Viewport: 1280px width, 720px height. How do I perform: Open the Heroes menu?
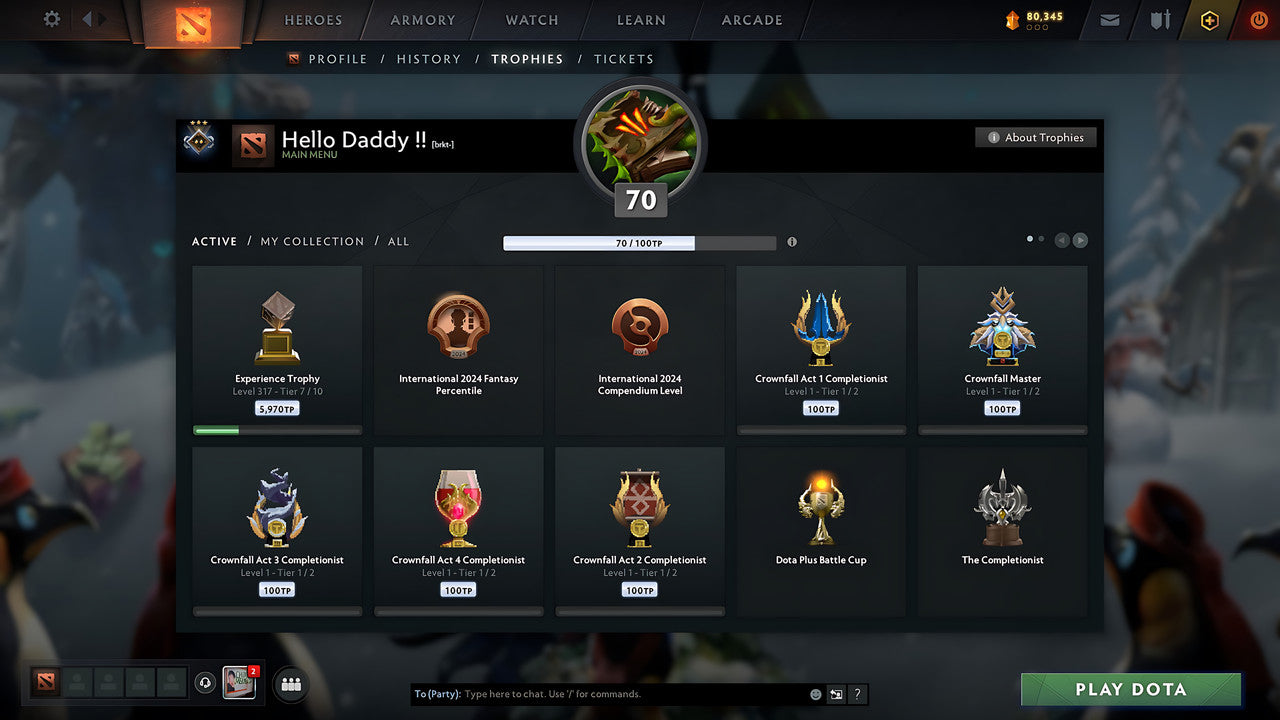pos(313,20)
